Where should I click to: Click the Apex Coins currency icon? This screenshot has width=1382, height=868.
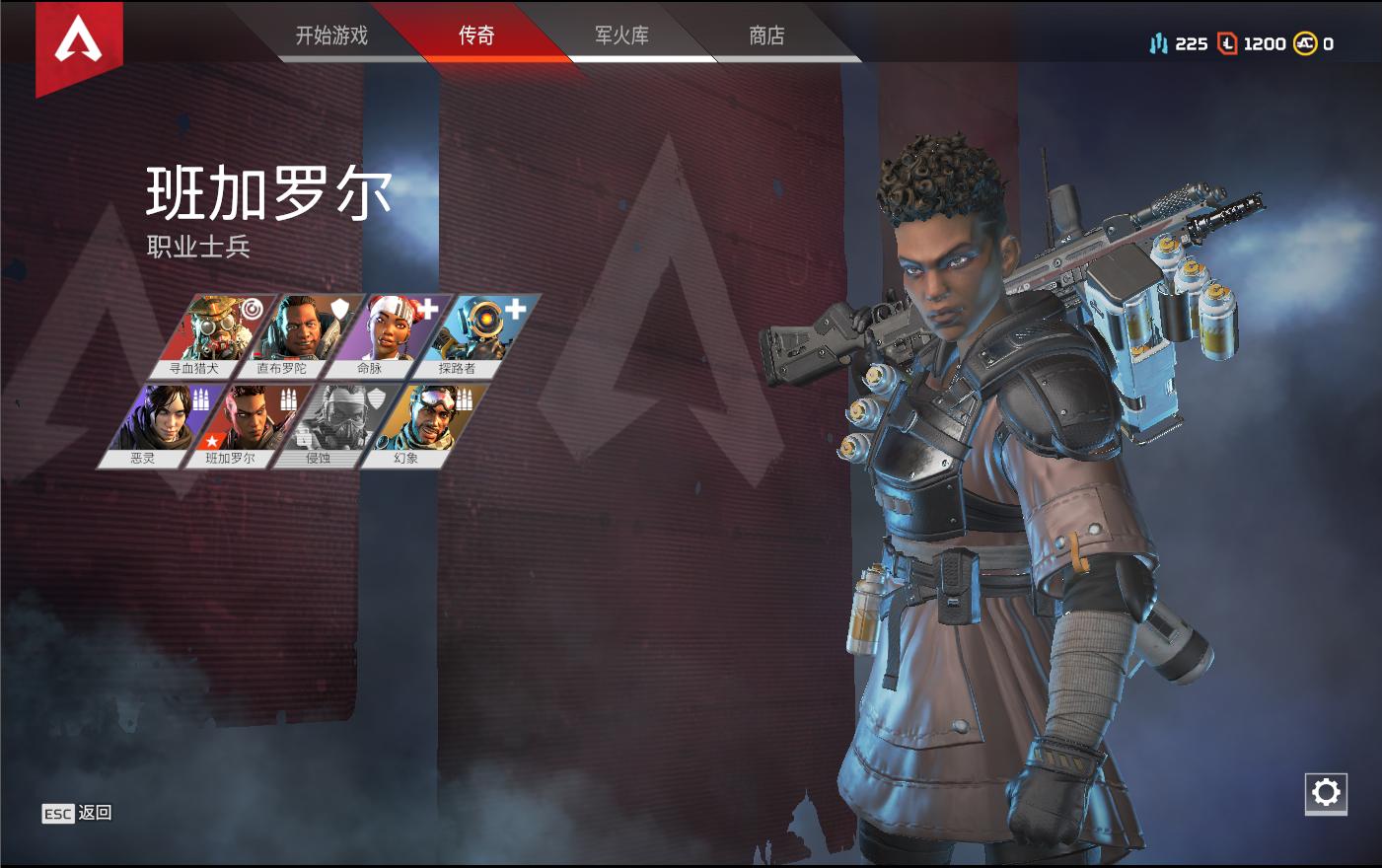click(1308, 43)
